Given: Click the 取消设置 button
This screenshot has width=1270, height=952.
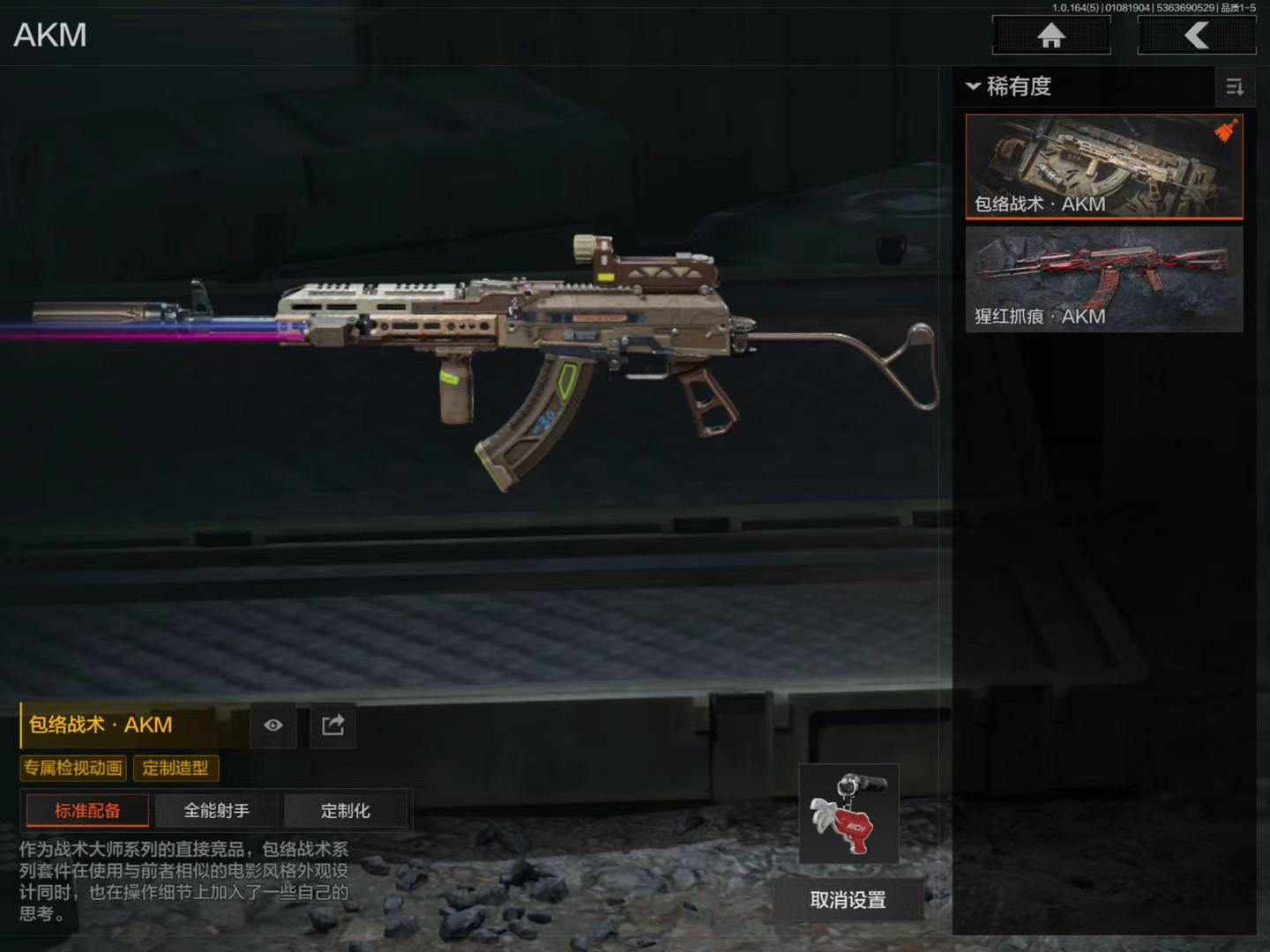Looking at the screenshot, I should (x=848, y=900).
